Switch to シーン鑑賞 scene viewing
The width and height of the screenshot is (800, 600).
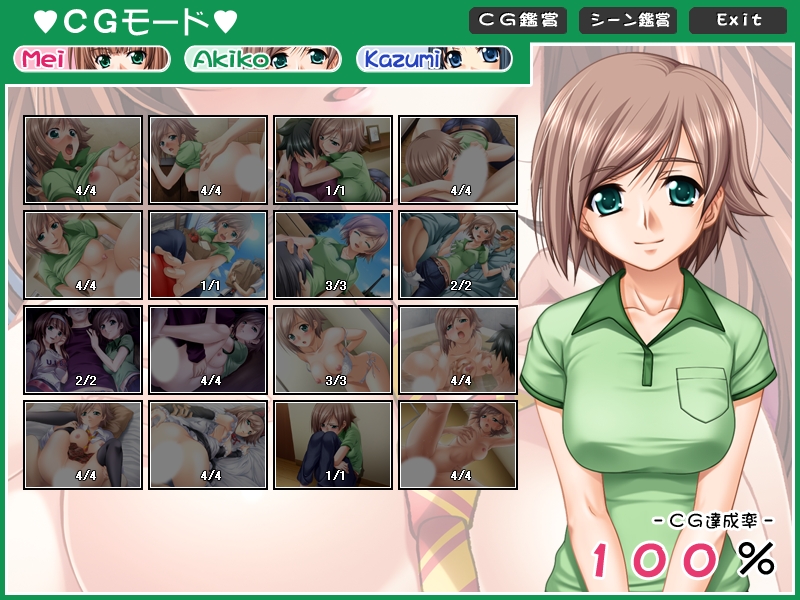[627, 20]
